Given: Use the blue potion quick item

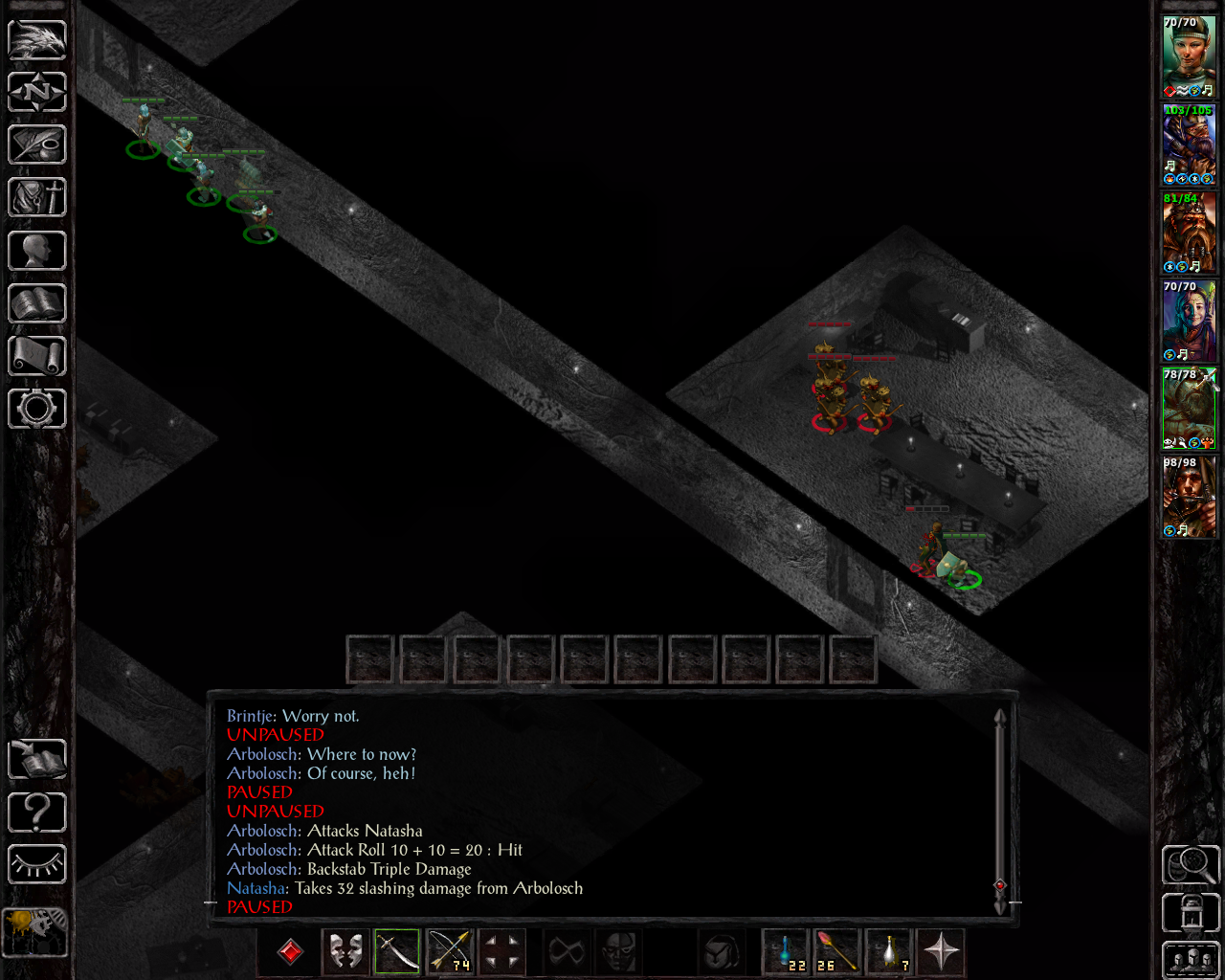Looking at the screenshot, I should pyautogui.click(x=787, y=951).
